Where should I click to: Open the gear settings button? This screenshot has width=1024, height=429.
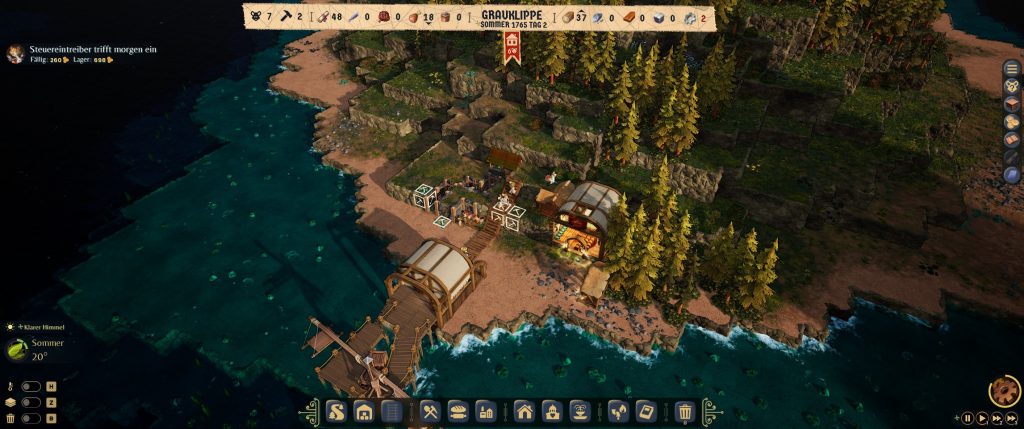[1003, 389]
